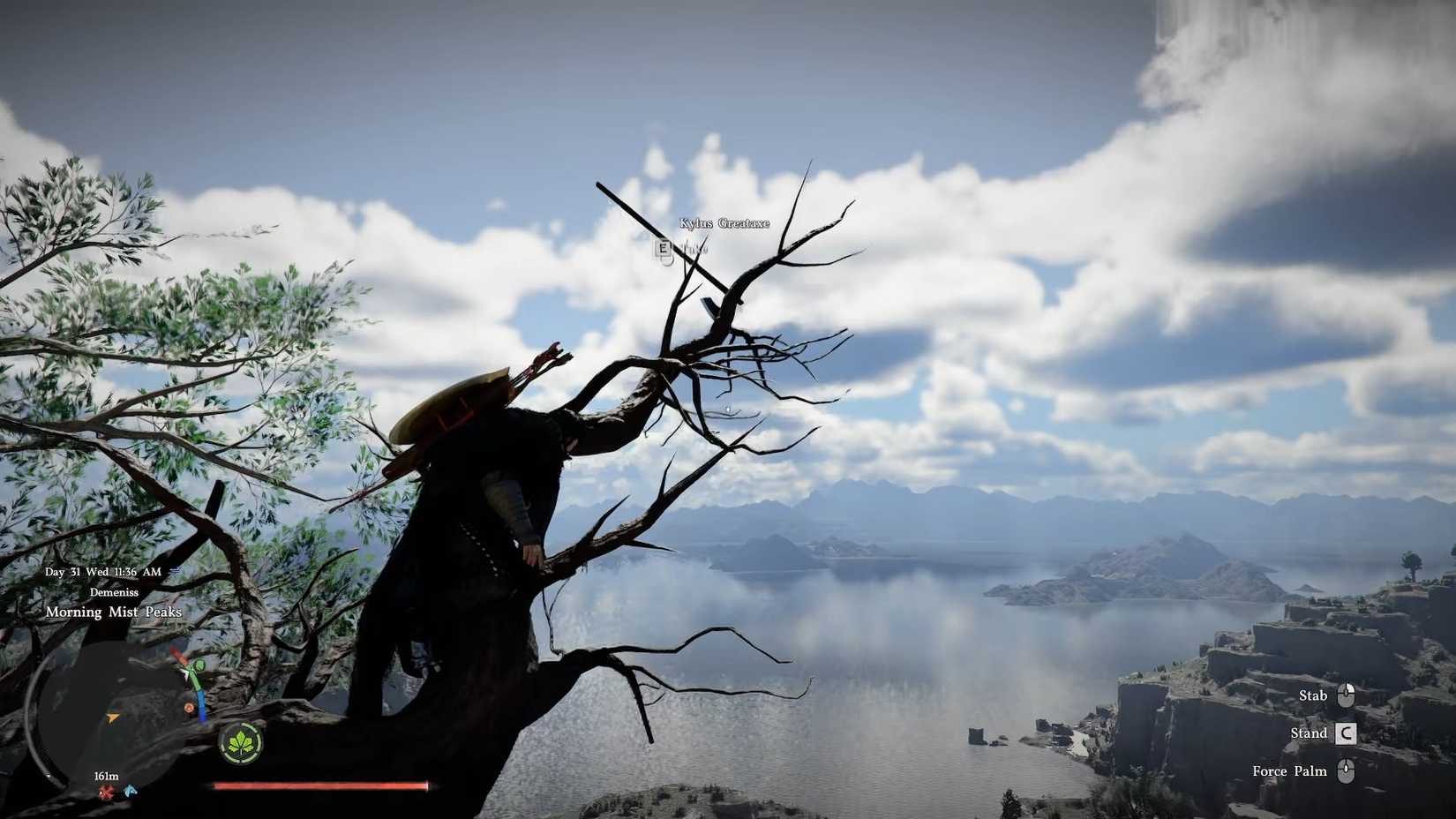Click the orange marker inside the minimap
This screenshot has width=1456, height=819.
189,709
